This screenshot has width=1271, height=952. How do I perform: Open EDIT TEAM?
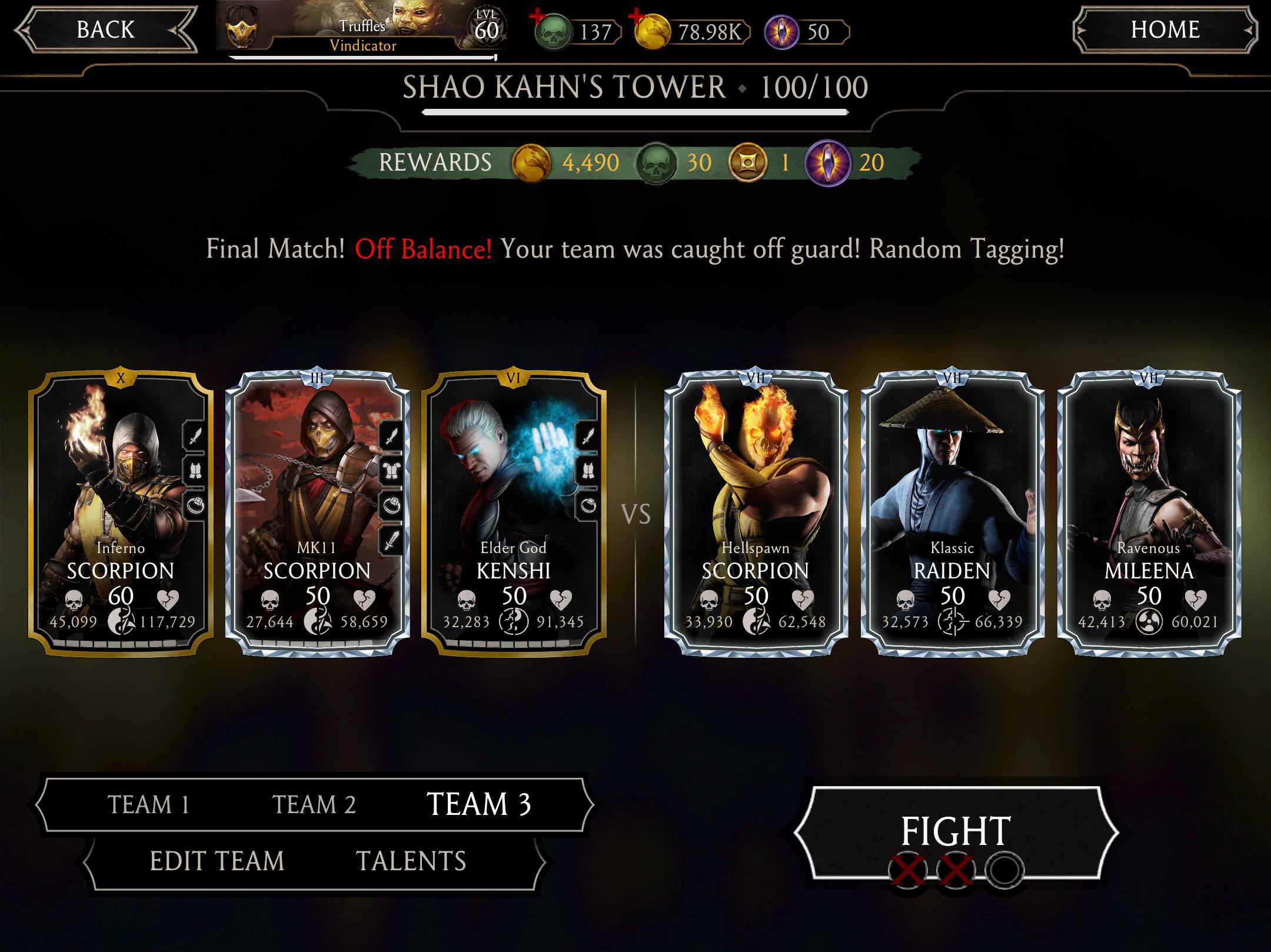[218, 861]
